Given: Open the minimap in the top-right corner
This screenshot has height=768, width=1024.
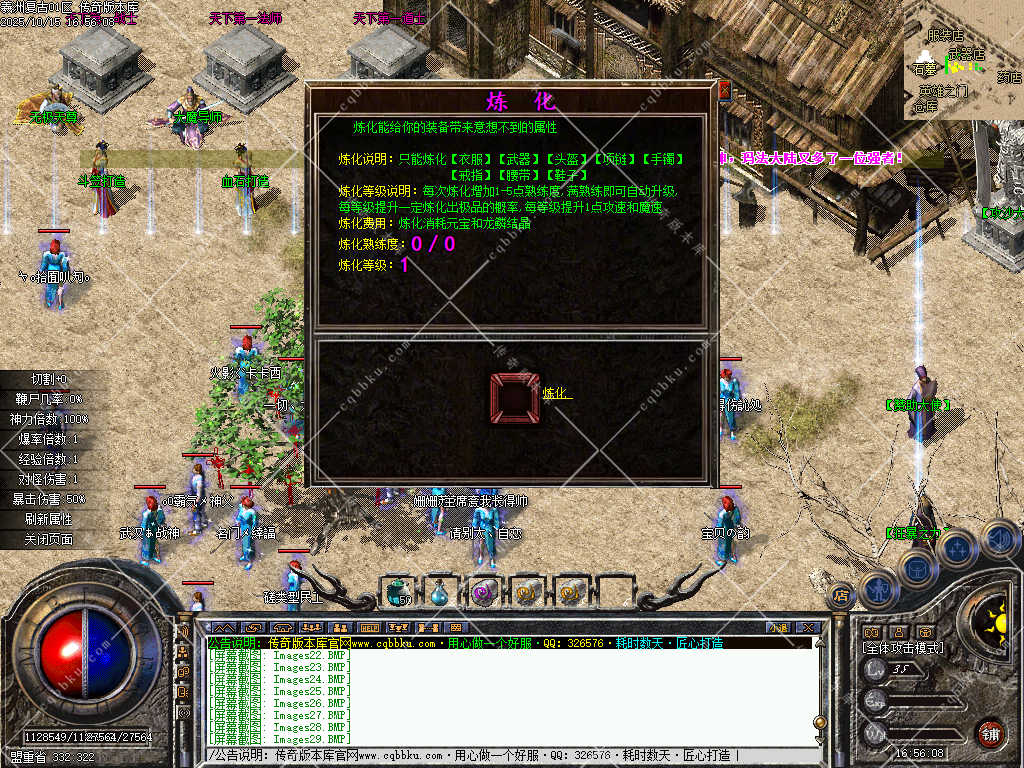Looking at the screenshot, I should click(963, 60).
